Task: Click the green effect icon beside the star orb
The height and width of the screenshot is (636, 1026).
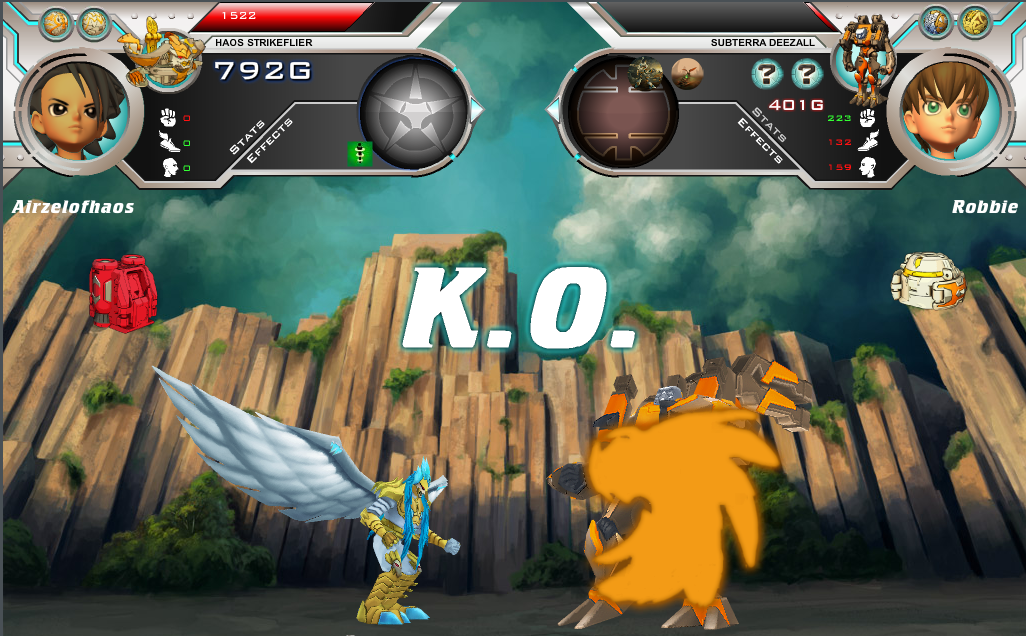Action: tap(359, 153)
